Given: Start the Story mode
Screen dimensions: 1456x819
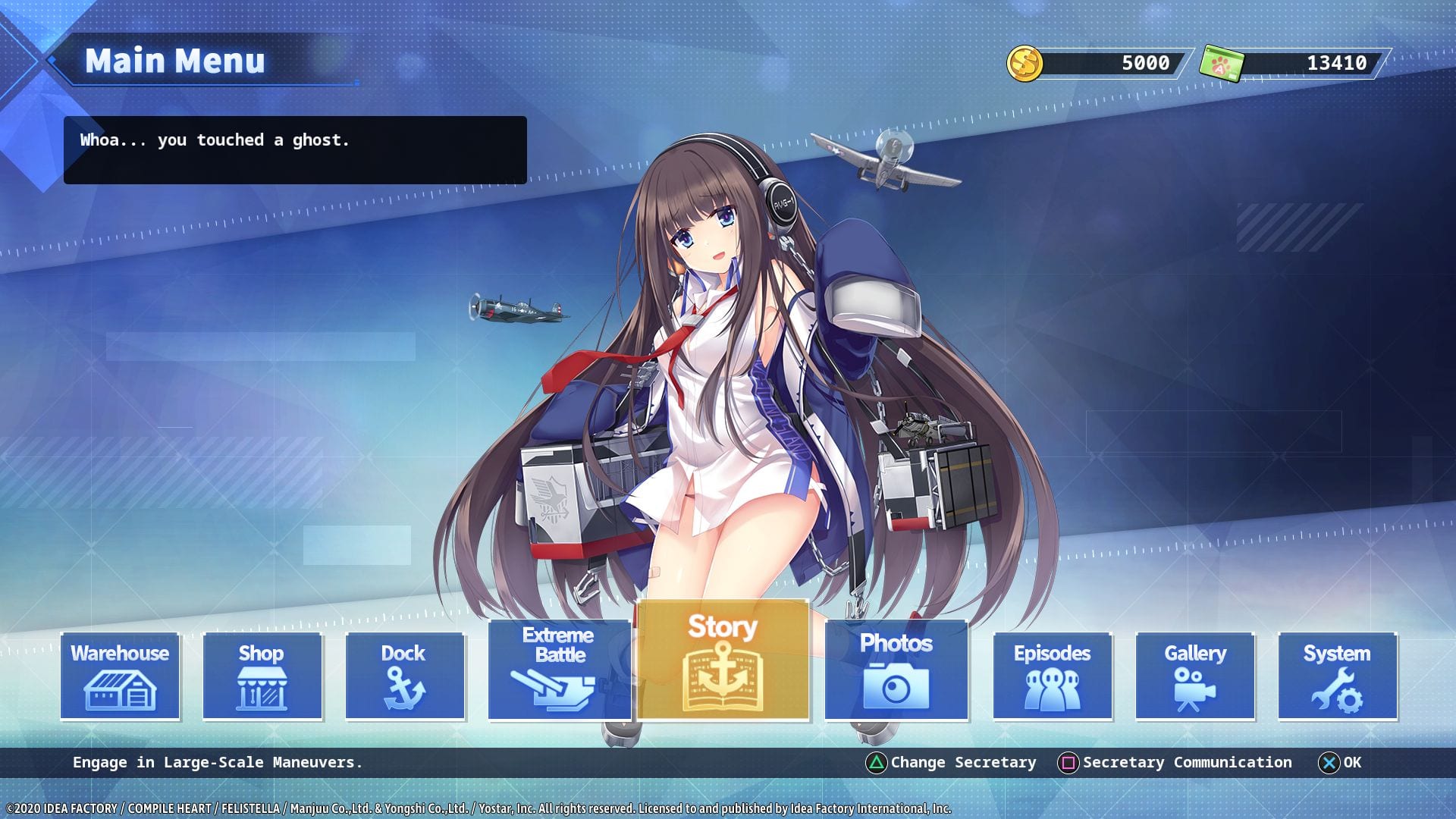Looking at the screenshot, I should coord(723,660).
